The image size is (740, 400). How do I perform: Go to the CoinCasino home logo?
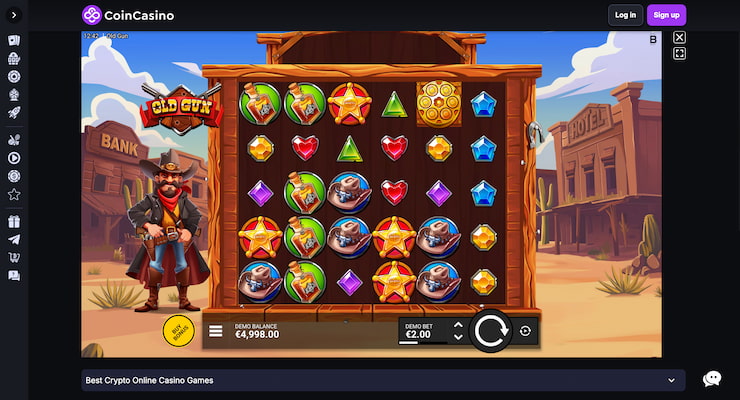click(129, 15)
